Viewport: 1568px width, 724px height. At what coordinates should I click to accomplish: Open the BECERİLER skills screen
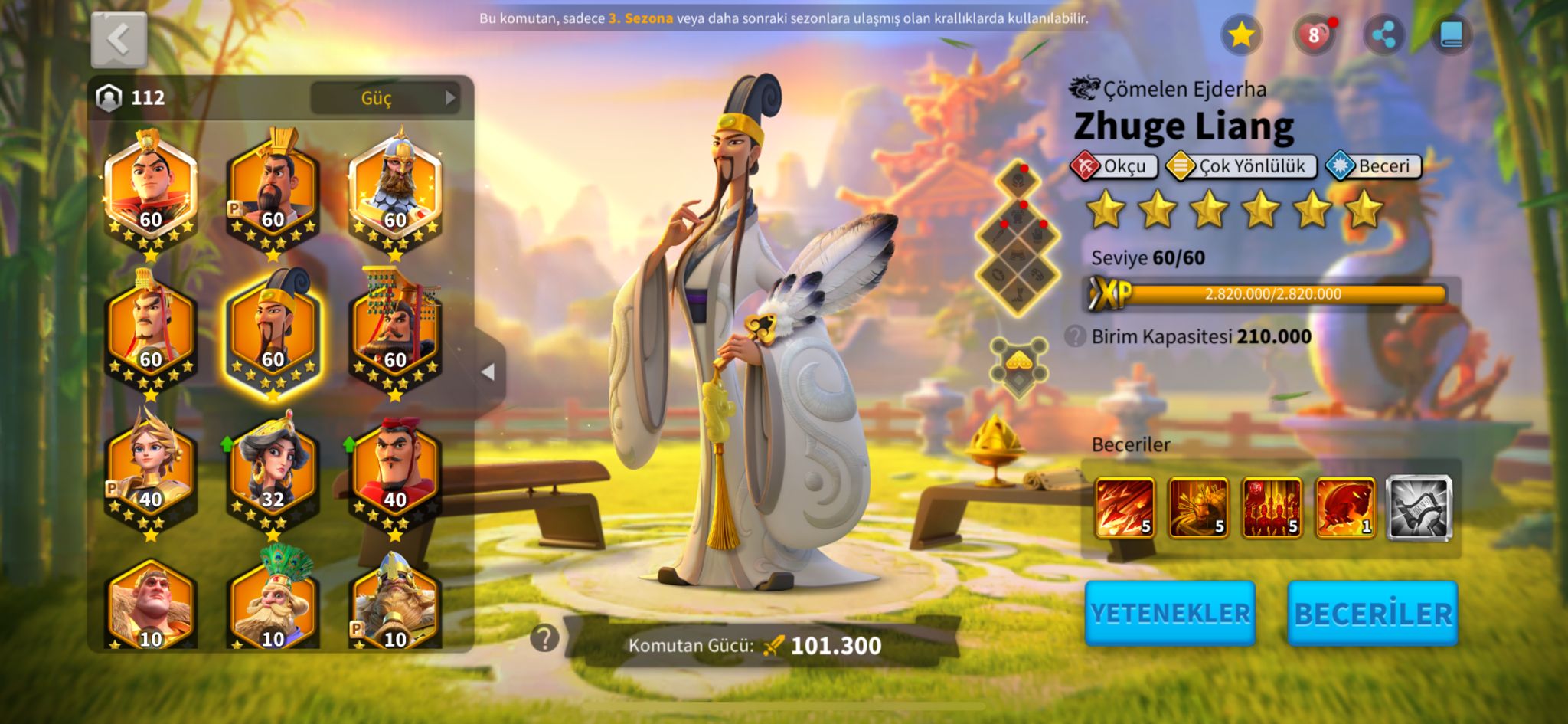1373,613
